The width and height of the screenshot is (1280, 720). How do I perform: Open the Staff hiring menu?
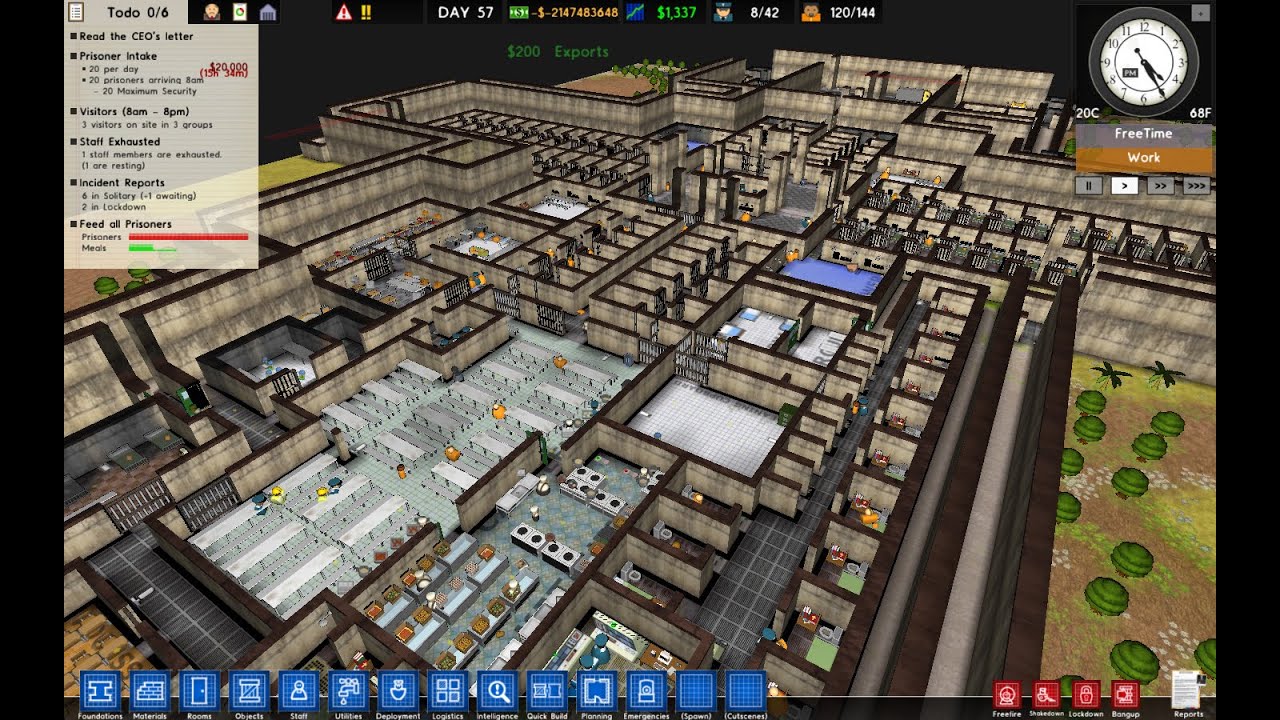tap(298, 691)
